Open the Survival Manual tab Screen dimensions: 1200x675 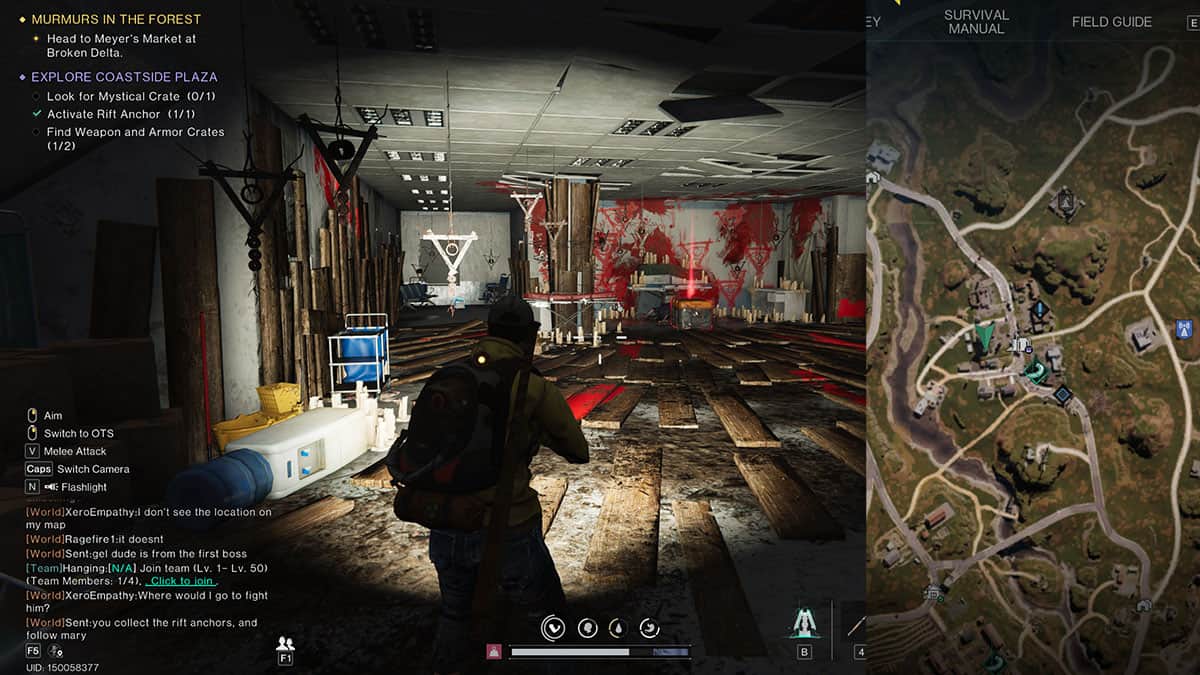[x=976, y=22]
